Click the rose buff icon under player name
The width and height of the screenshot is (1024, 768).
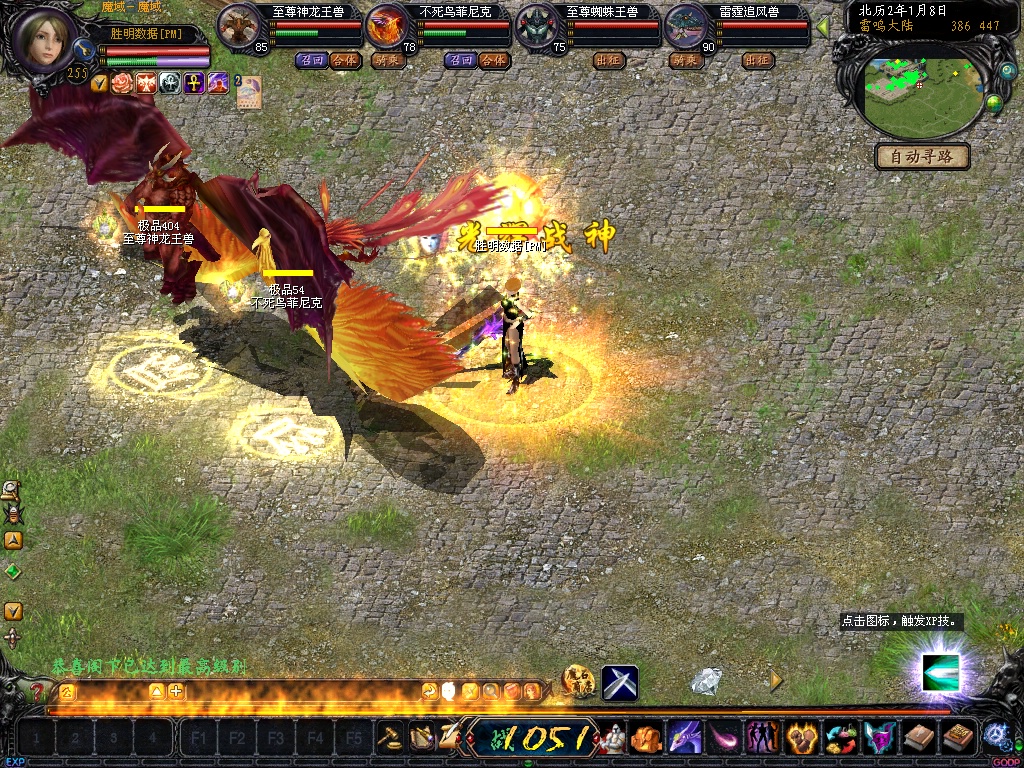click(x=122, y=83)
